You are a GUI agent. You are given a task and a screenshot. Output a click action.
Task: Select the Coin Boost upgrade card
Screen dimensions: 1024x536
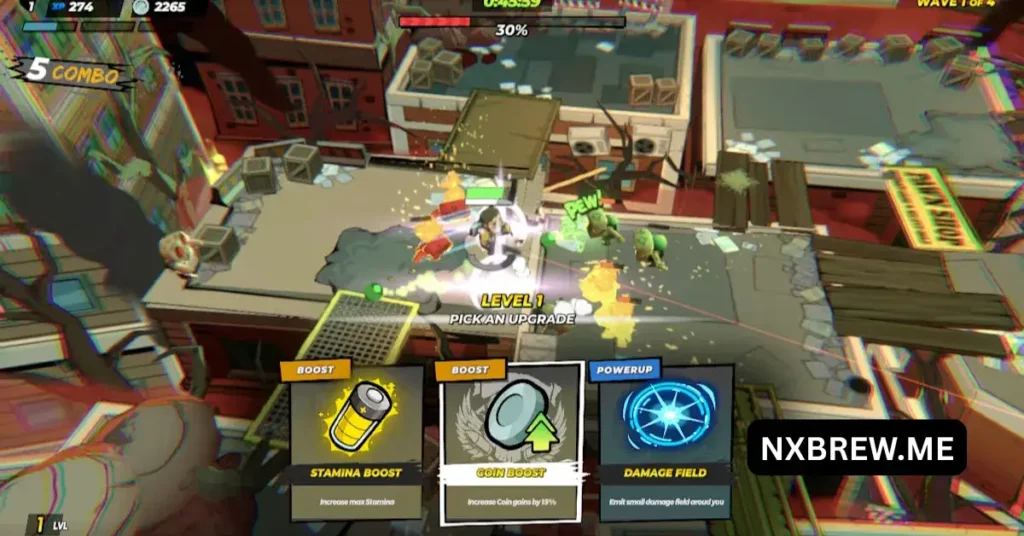tap(511, 442)
